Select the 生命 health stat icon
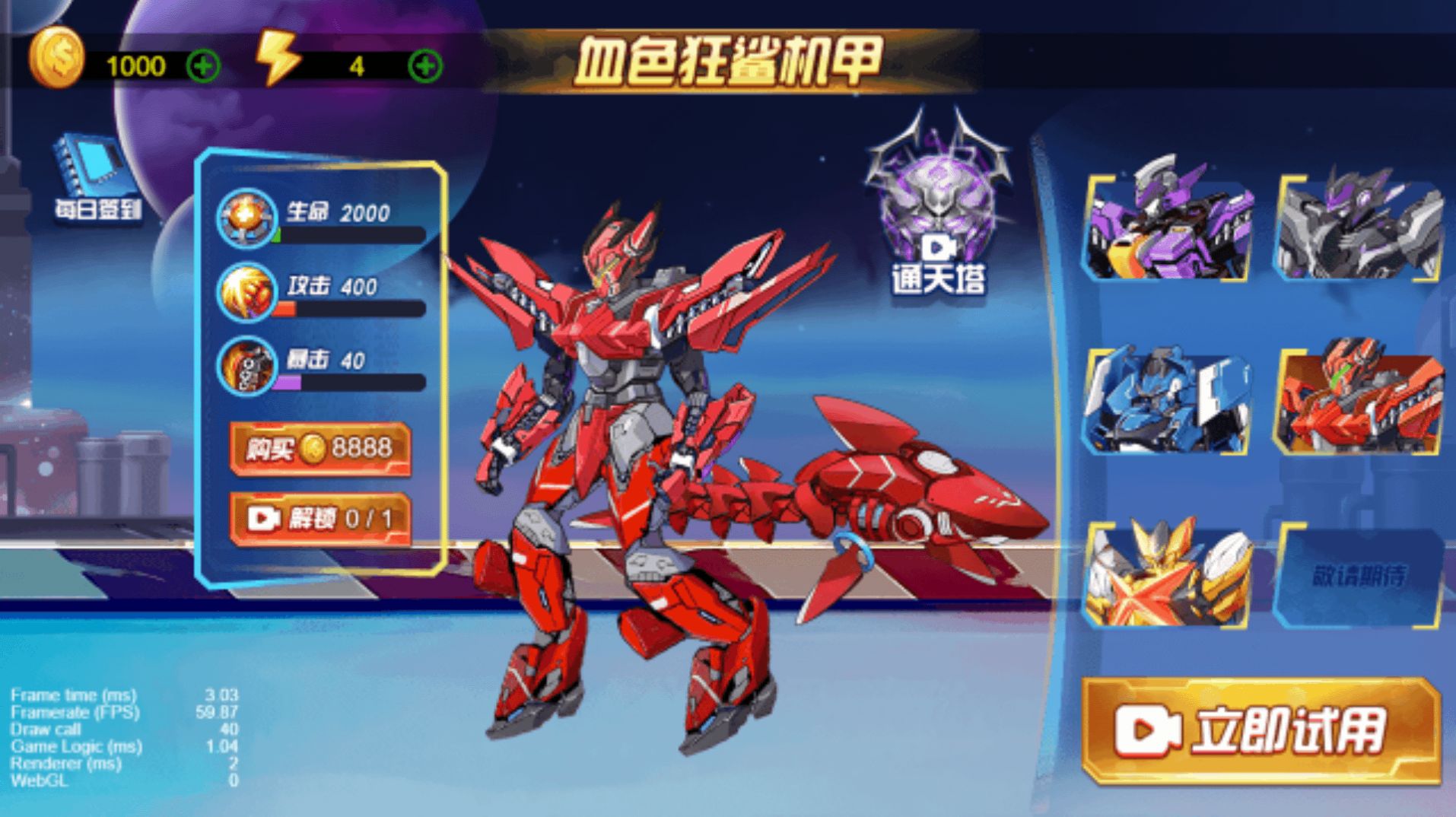Screen dimensions: 1456x817 (x=245, y=218)
